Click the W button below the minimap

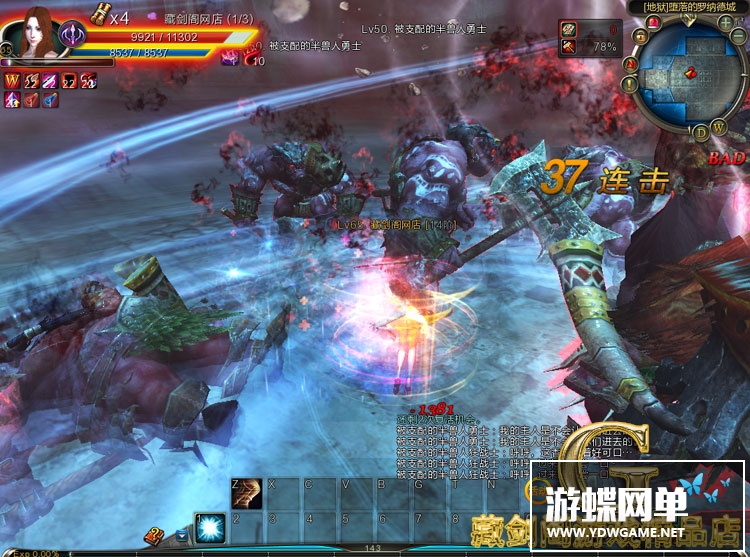click(719, 127)
